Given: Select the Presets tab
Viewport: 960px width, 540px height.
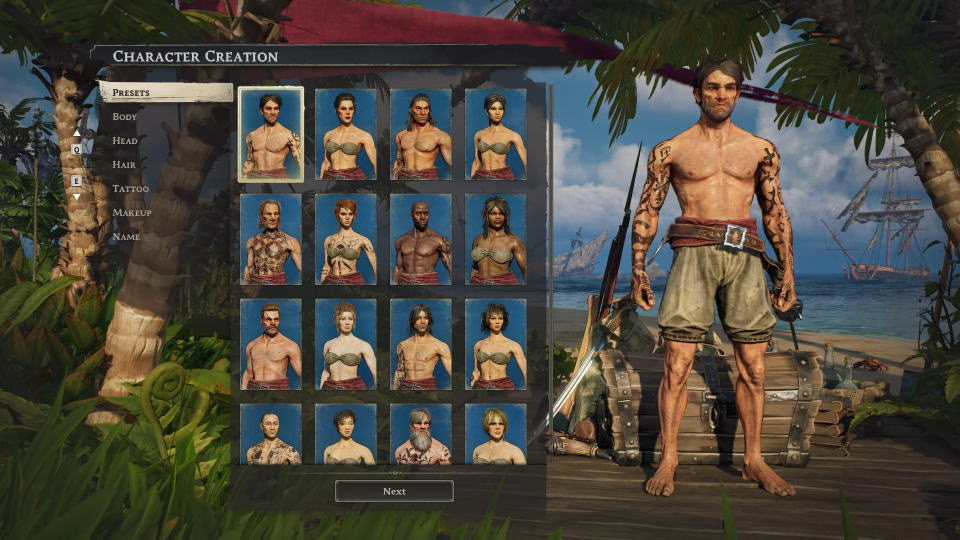Looking at the screenshot, I should [x=166, y=93].
